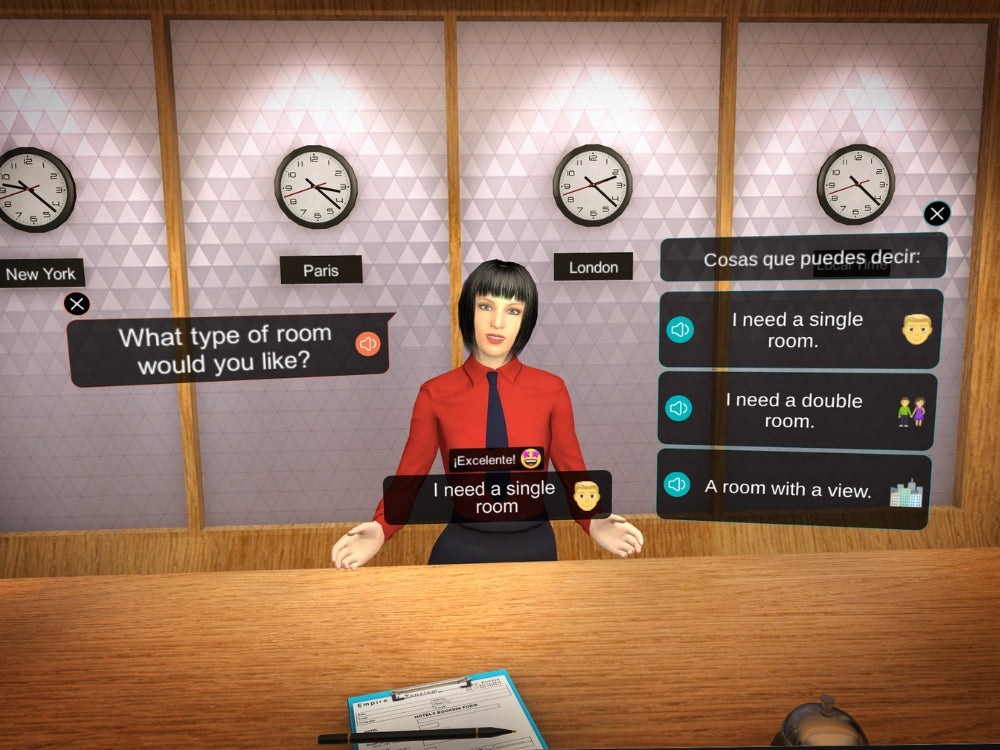Play audio for the receptionist's room question

(368, 344)
